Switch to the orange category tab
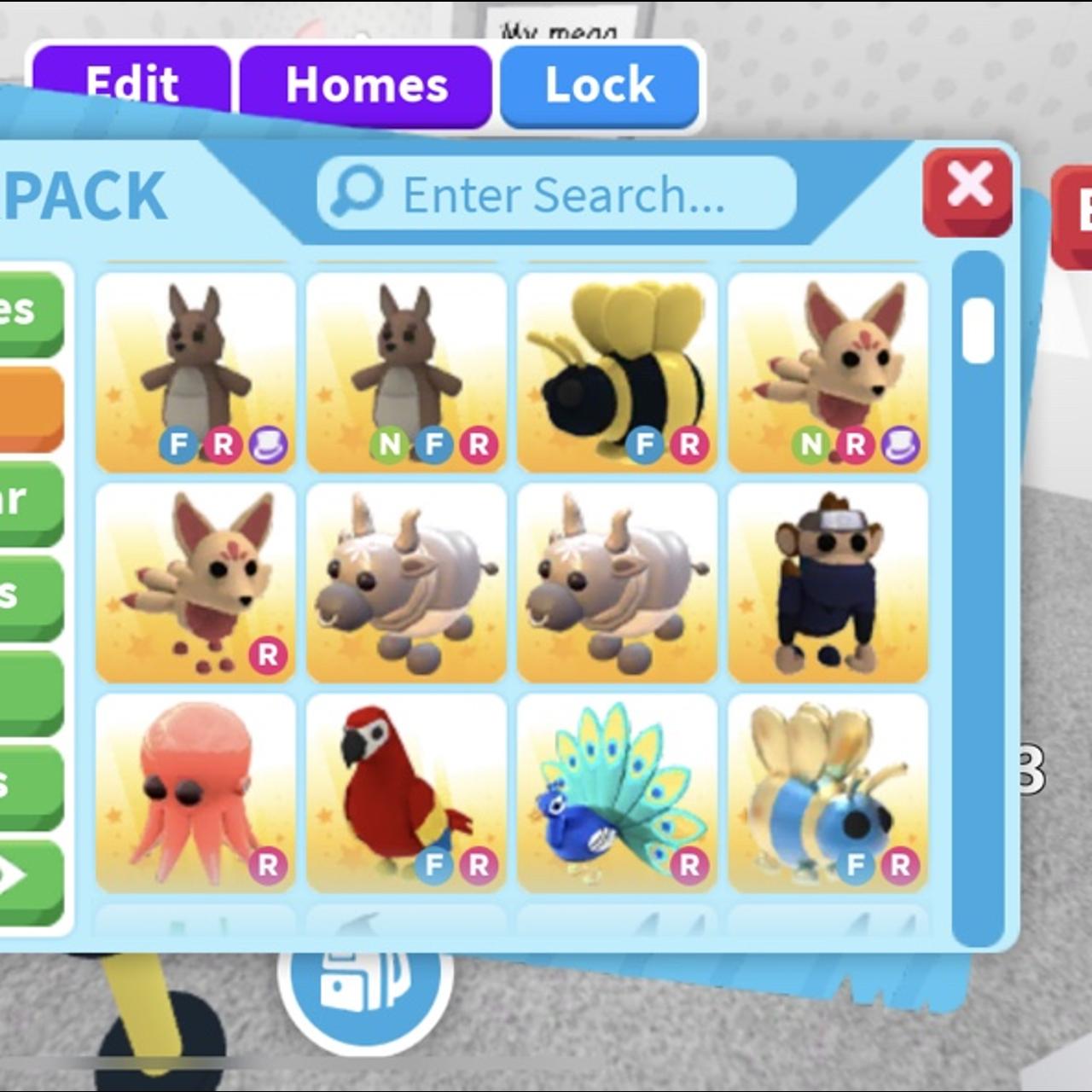Viewport: 1092px width, 1092px height. pyautogui.click(x=31, y=408)
